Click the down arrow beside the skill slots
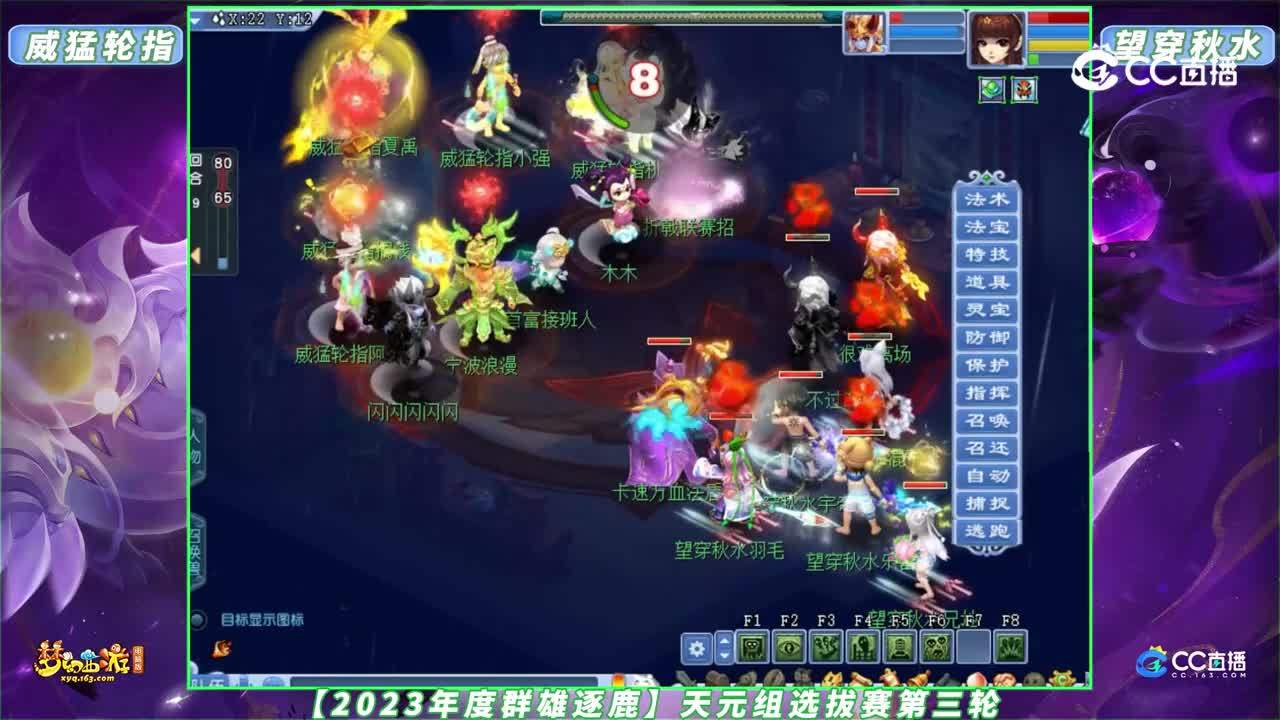1280x720 pixels. [723, 655]
